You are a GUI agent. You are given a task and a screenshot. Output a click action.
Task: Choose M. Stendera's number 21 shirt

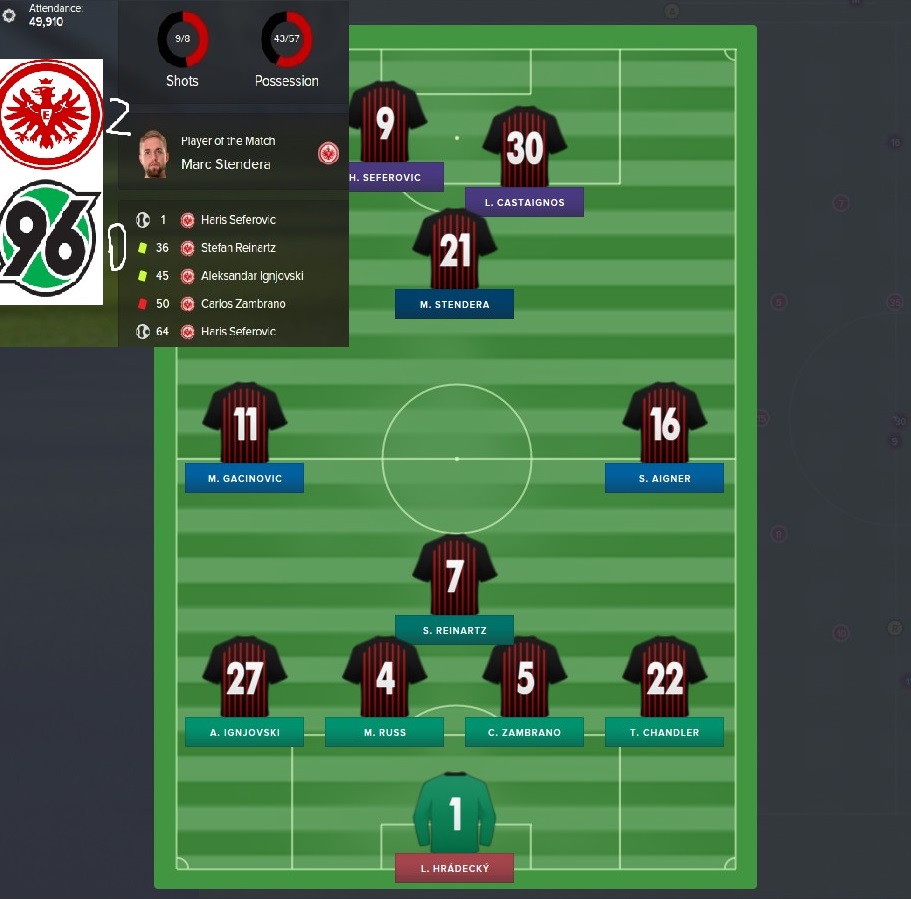coord(455,251)
